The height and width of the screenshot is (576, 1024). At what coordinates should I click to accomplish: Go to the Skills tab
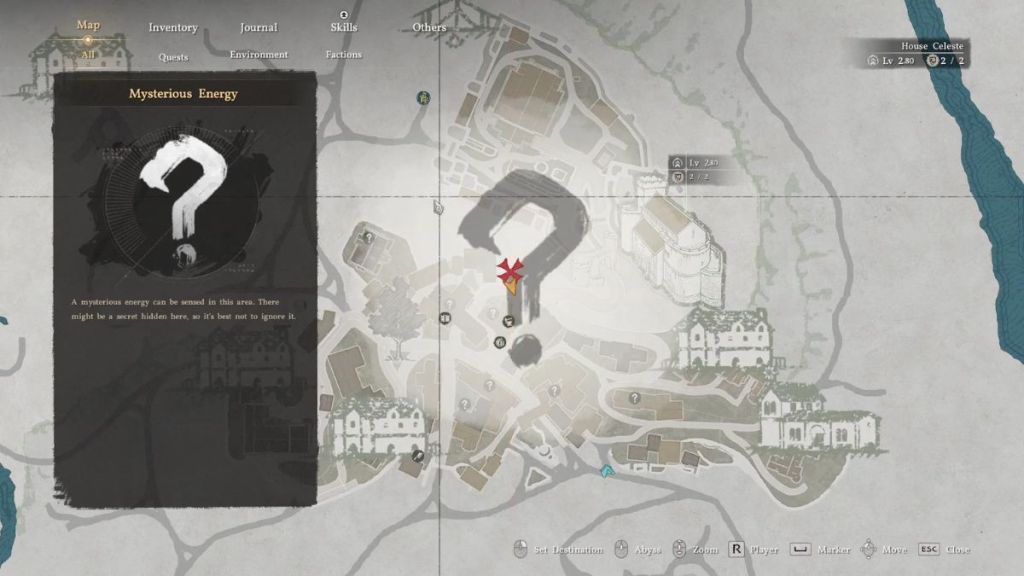point(343,28)
